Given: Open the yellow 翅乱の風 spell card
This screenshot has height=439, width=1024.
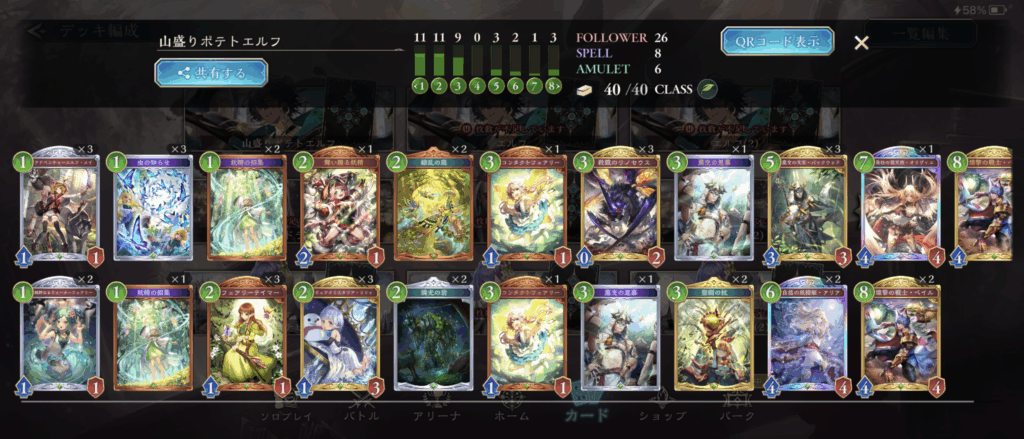Looking at the screenshot, I should pos(432,207).
